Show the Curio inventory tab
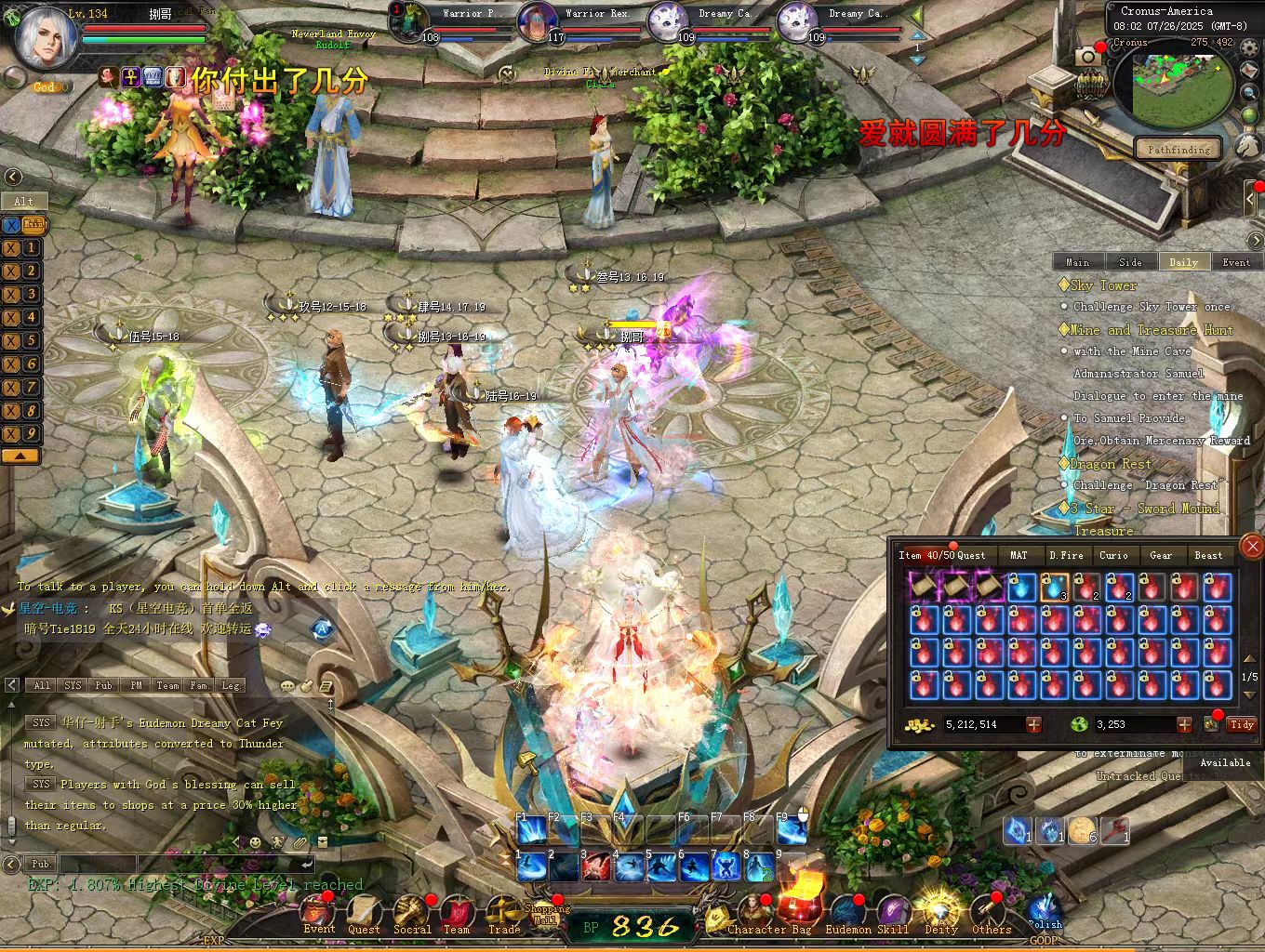 (1113, 555)
